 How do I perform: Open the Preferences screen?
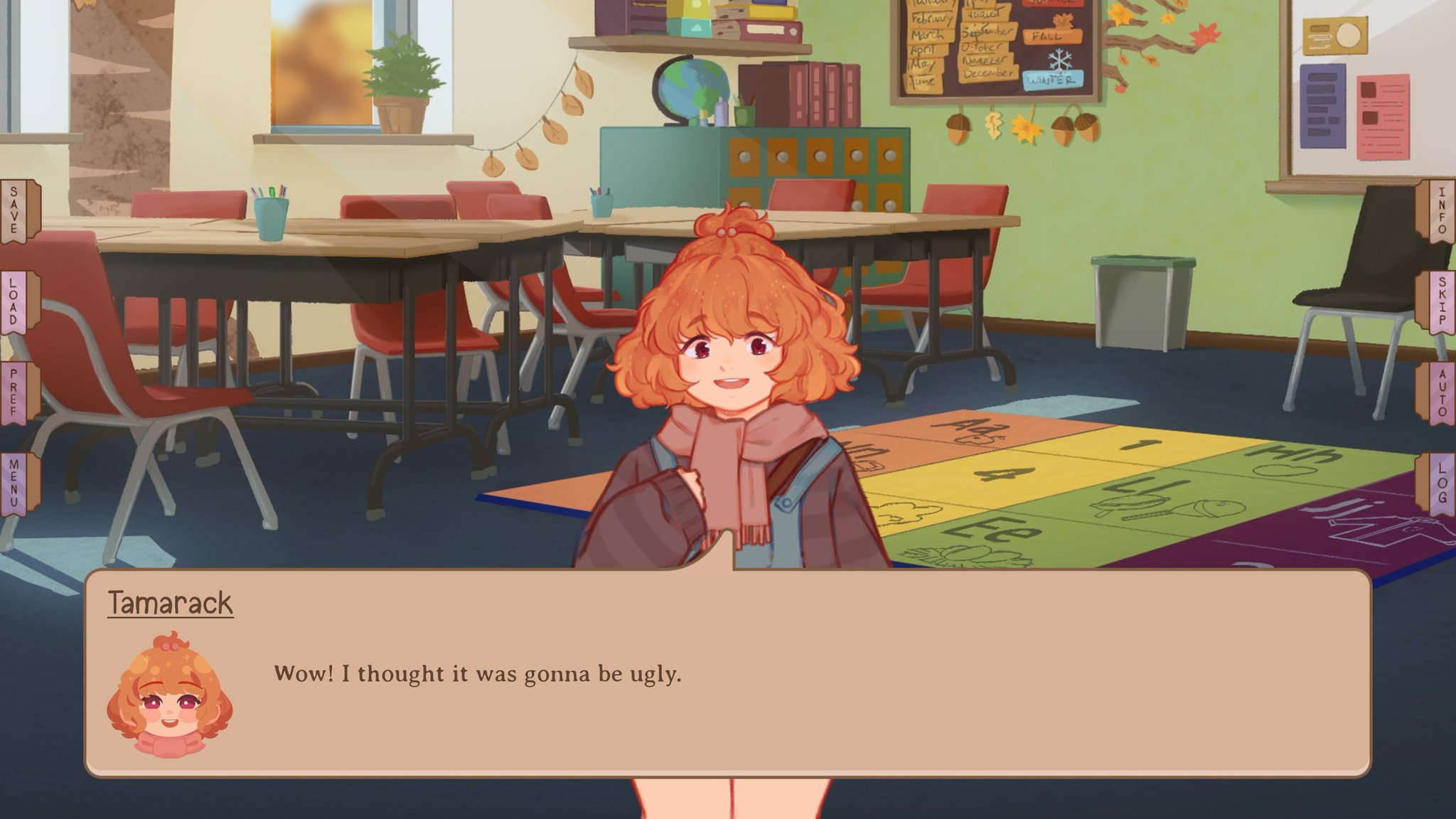coord(13,392)
